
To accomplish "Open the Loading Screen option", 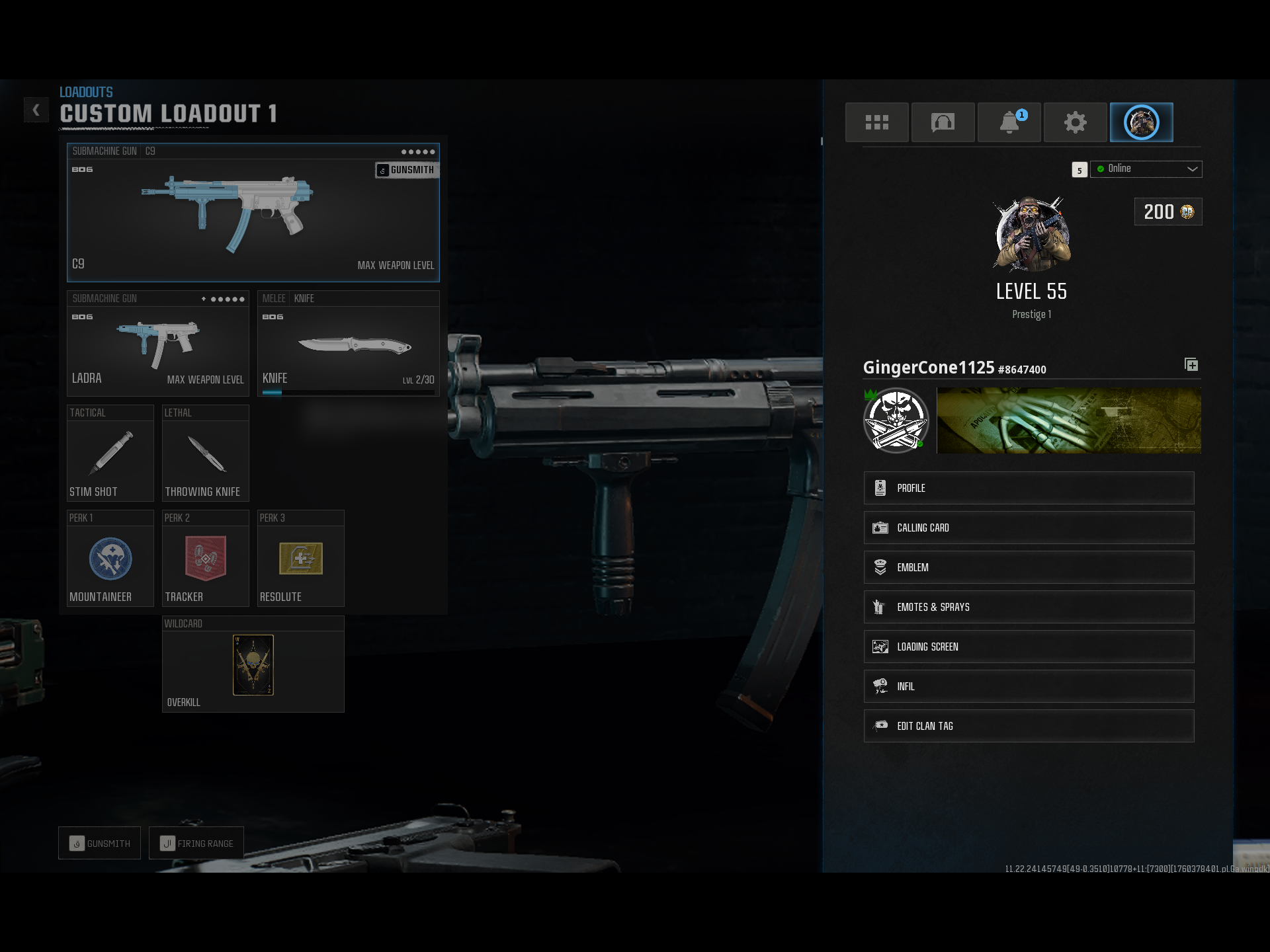I will click(x=1029, y=647).
